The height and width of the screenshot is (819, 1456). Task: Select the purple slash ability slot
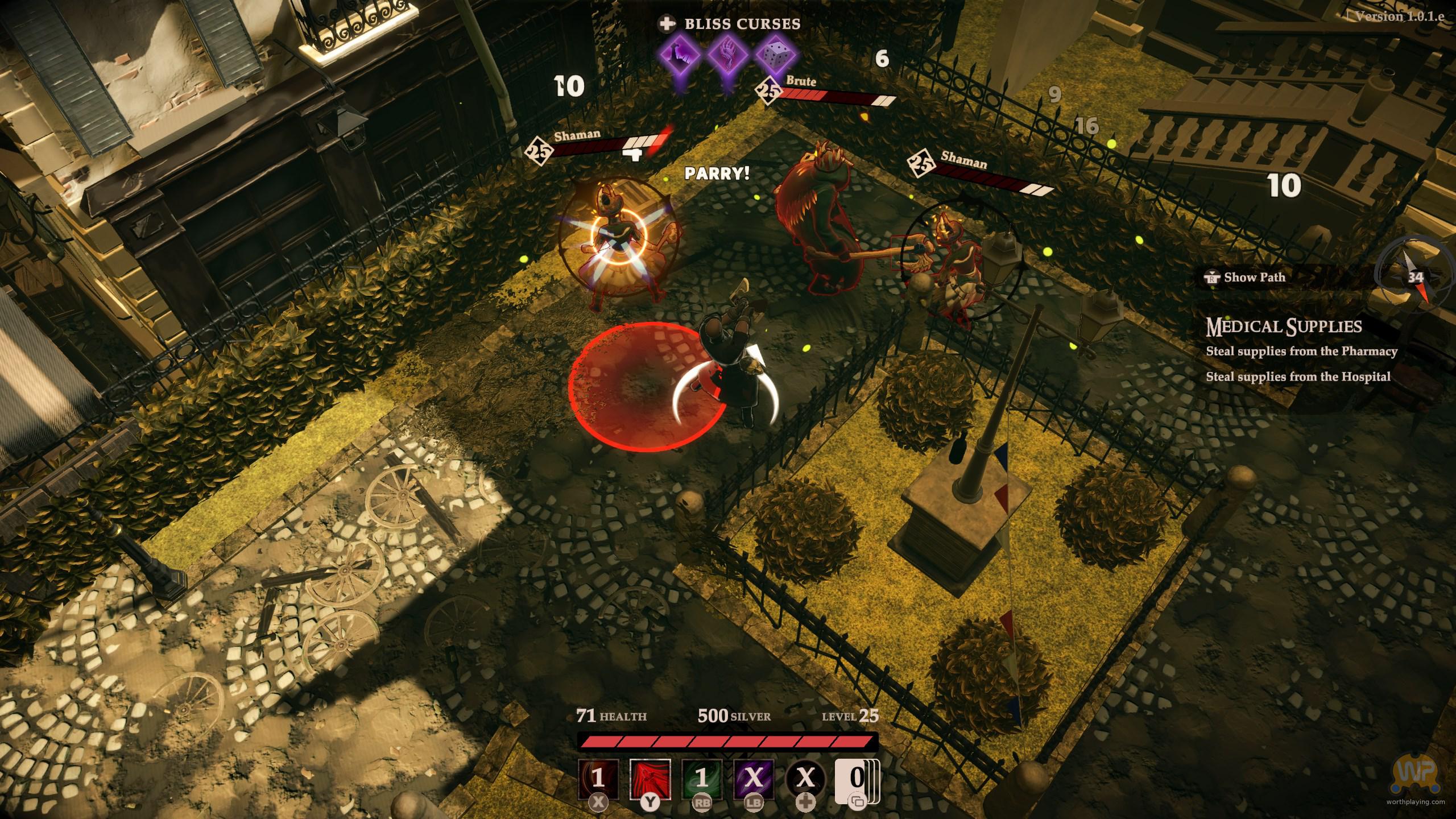point(754,779)
